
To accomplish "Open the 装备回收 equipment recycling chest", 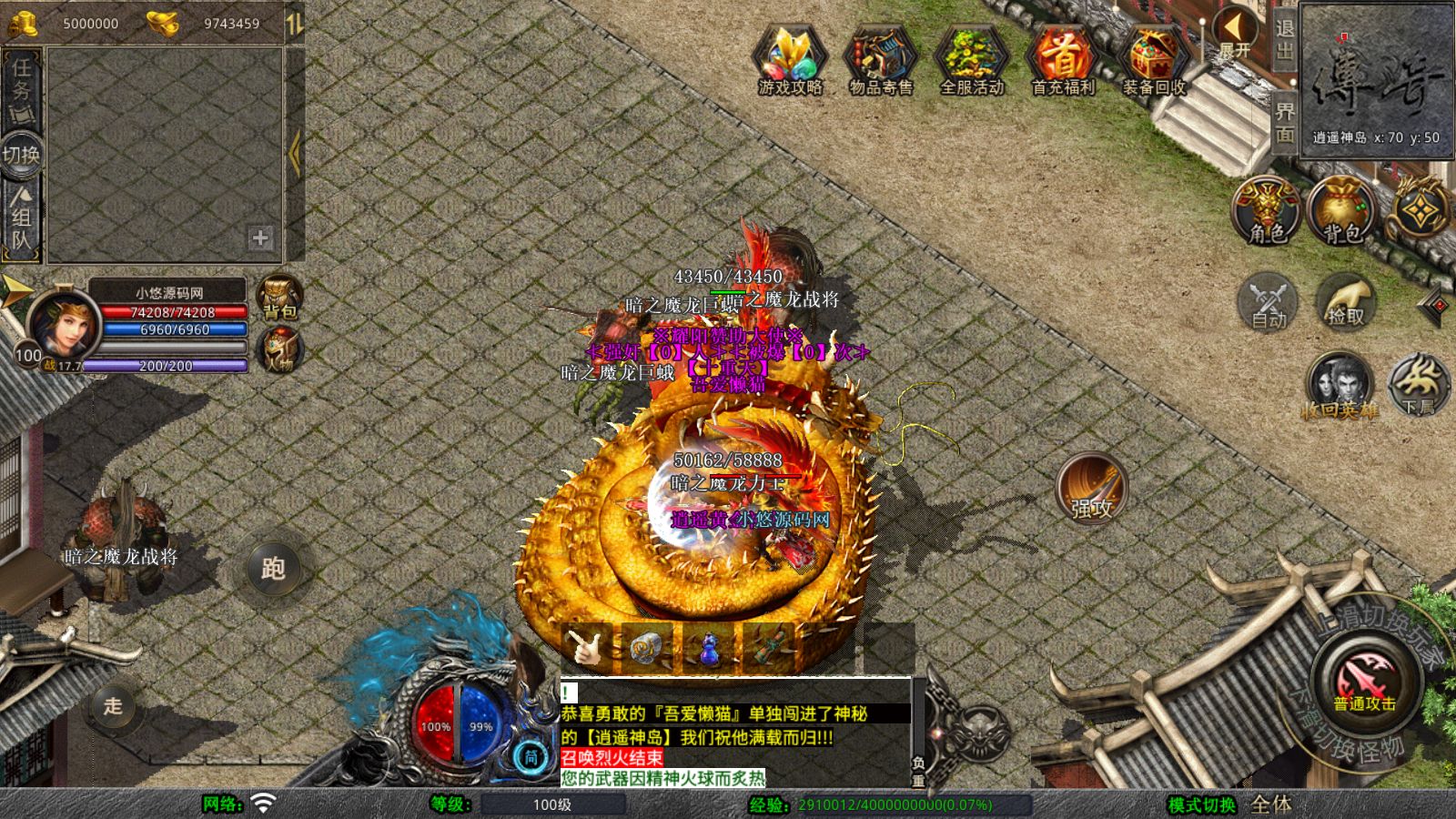I will coord(1153,59).
